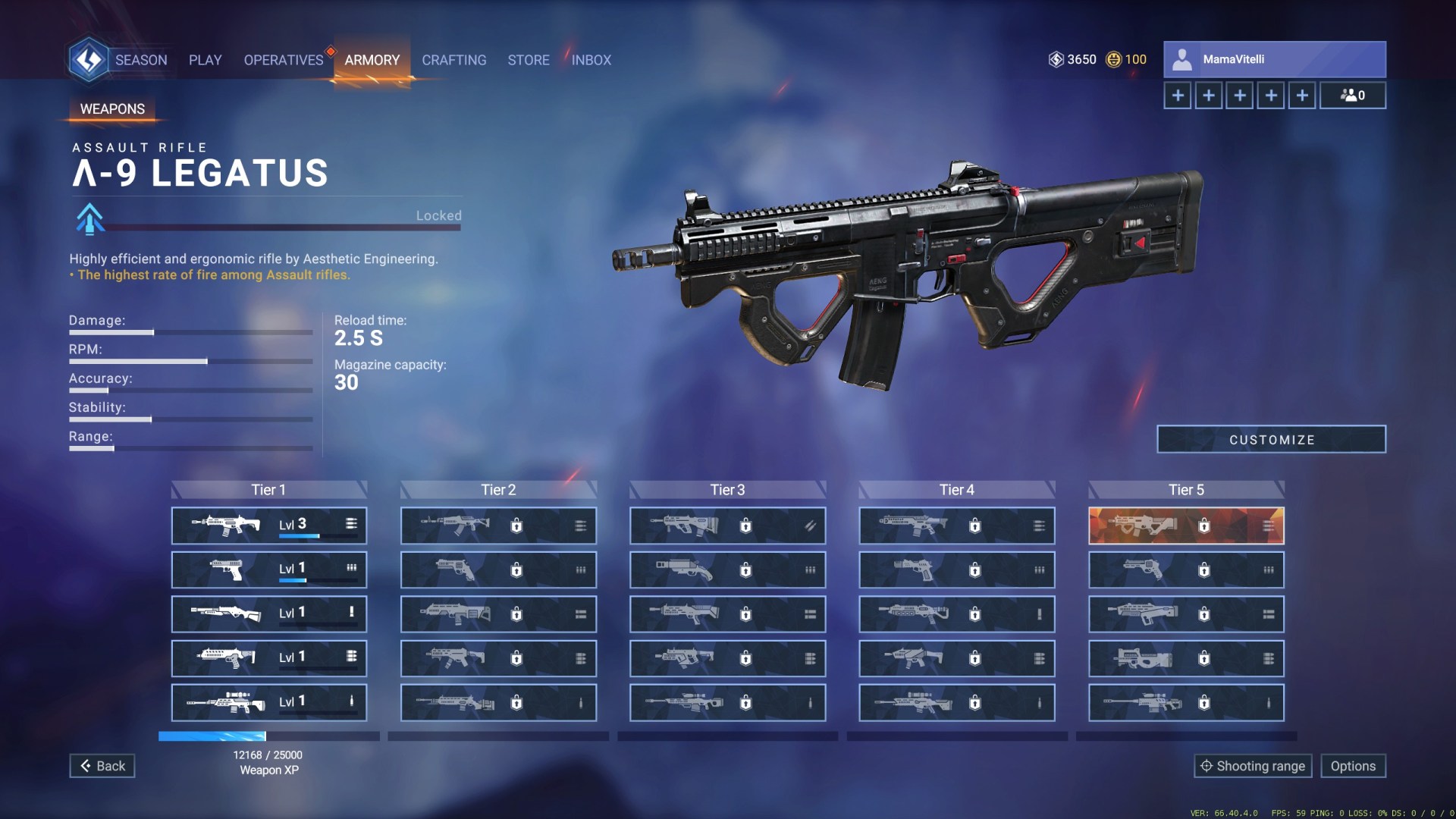Screen dimensions: 1456x819
Task: Click the gold coin balance of 100
Action: click(1125, 59)
